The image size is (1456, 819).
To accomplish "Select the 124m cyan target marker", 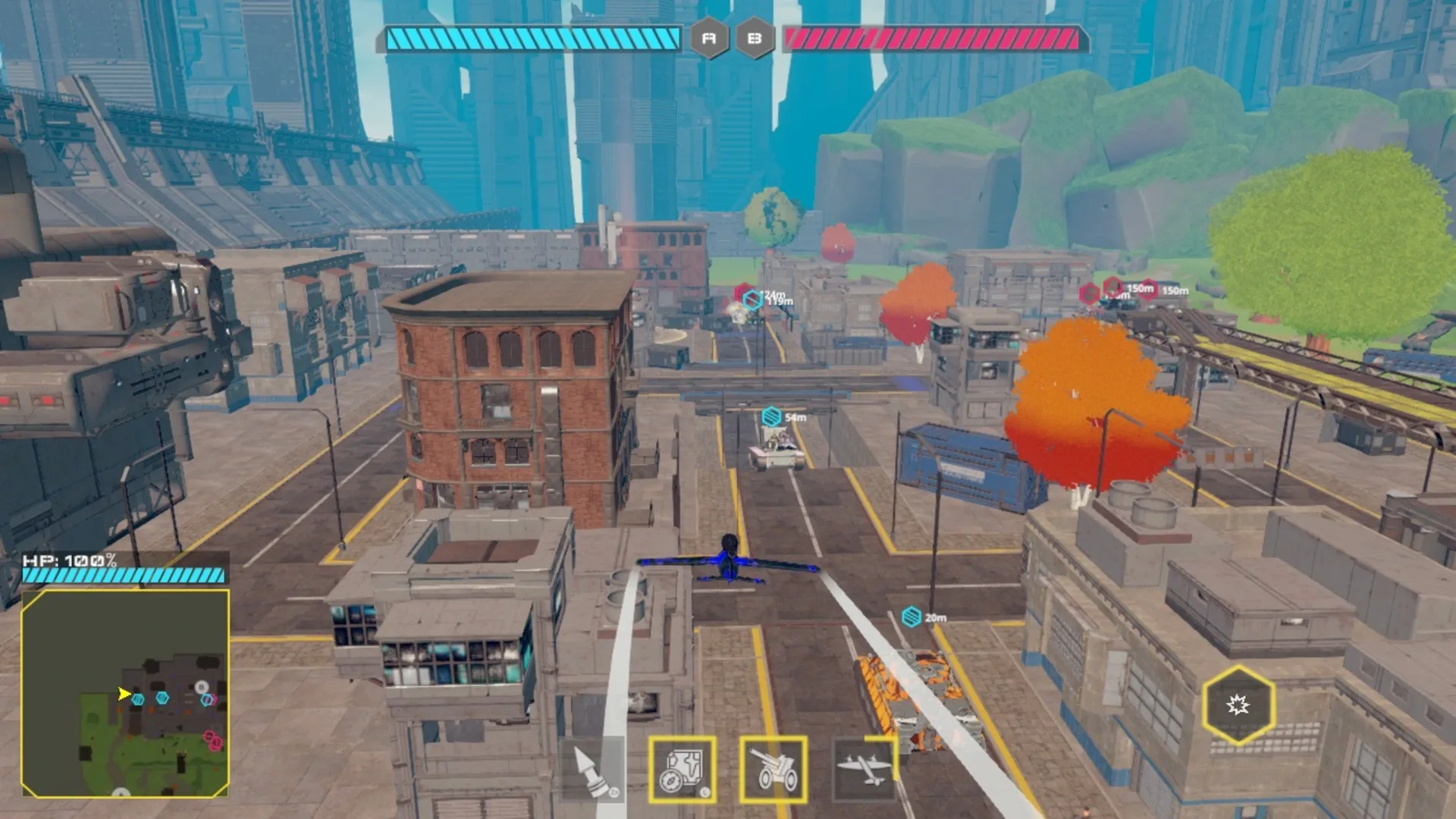I will pos(751,297).
